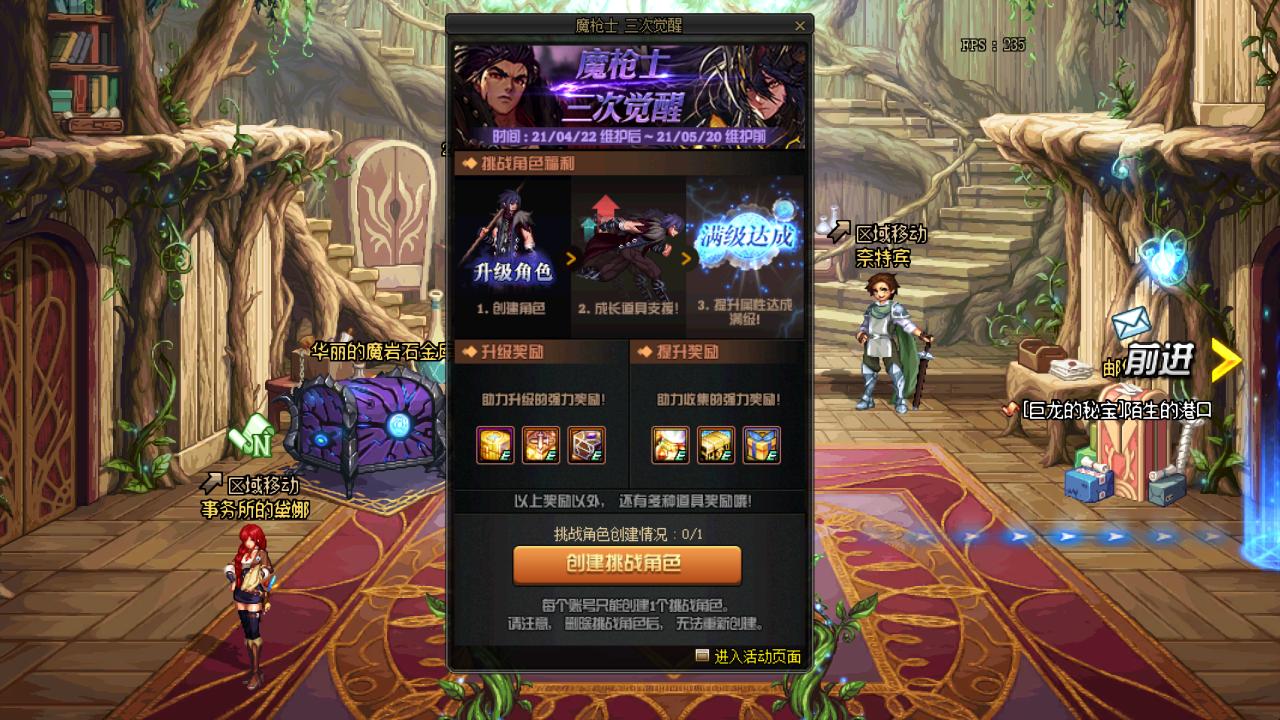Click the first 提升奖励 reward item icon

672,447
